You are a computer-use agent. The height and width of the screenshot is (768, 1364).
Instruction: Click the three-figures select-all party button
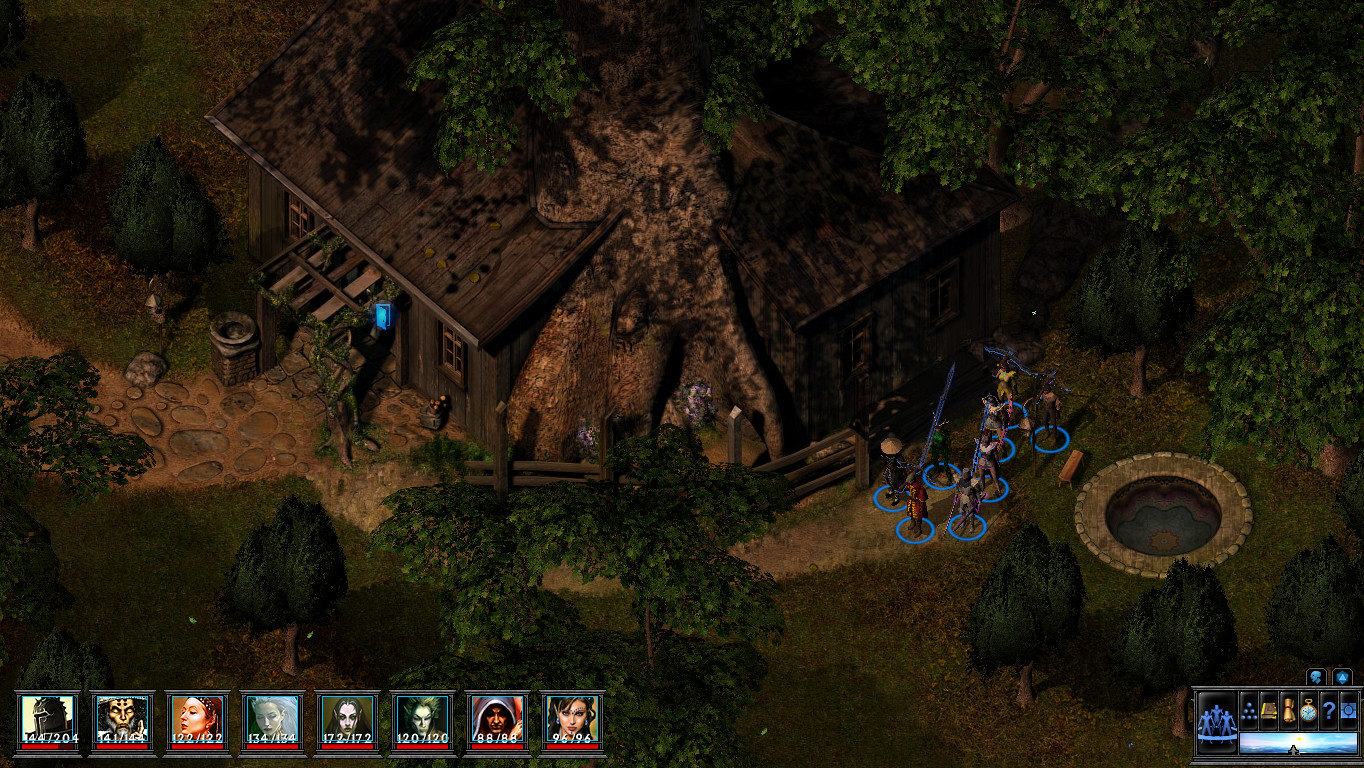click(1217, 719)
